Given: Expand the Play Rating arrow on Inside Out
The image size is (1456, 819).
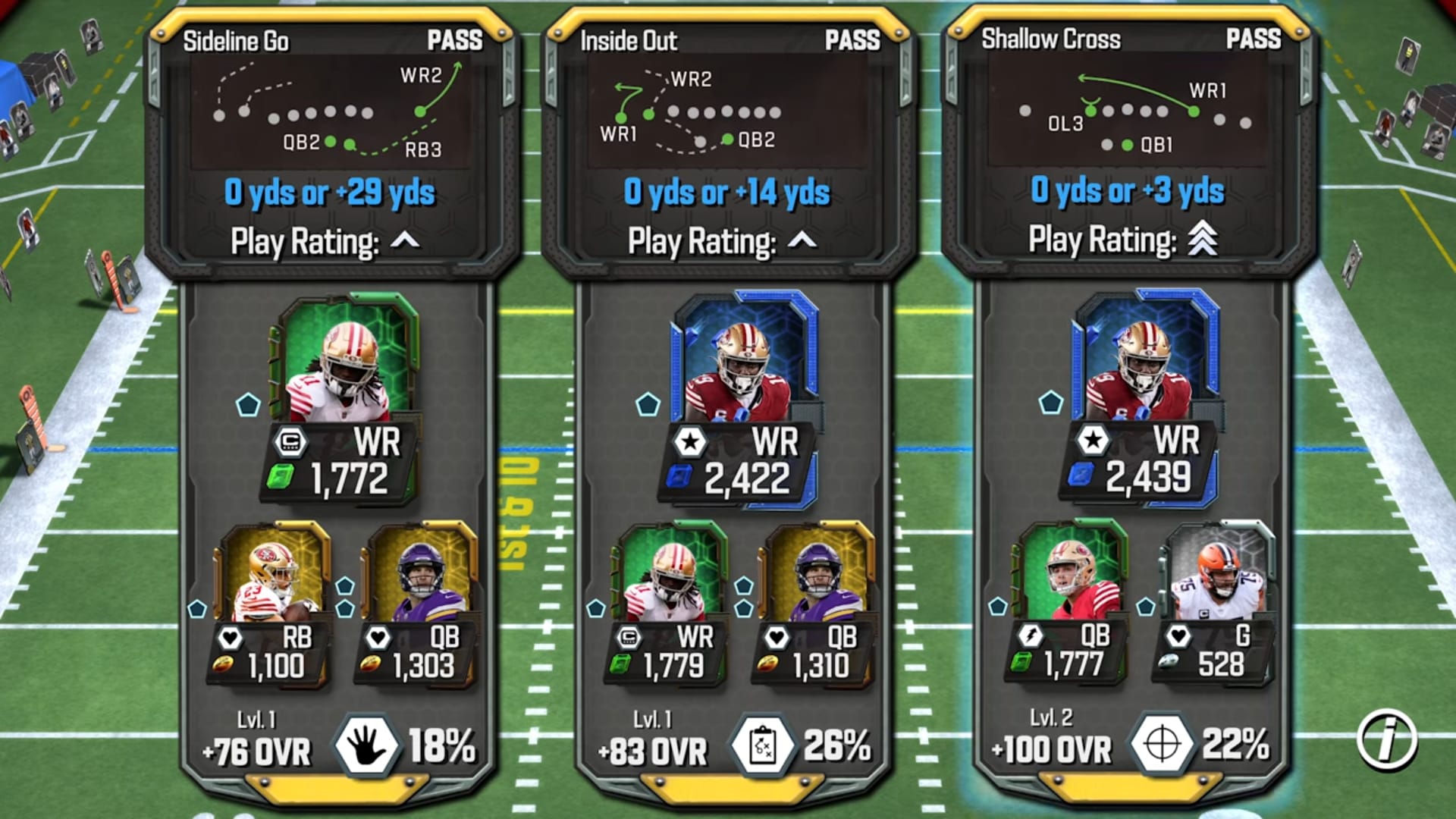Looking at the screenshot, I should pyautogui.click(x=802, y=240).
